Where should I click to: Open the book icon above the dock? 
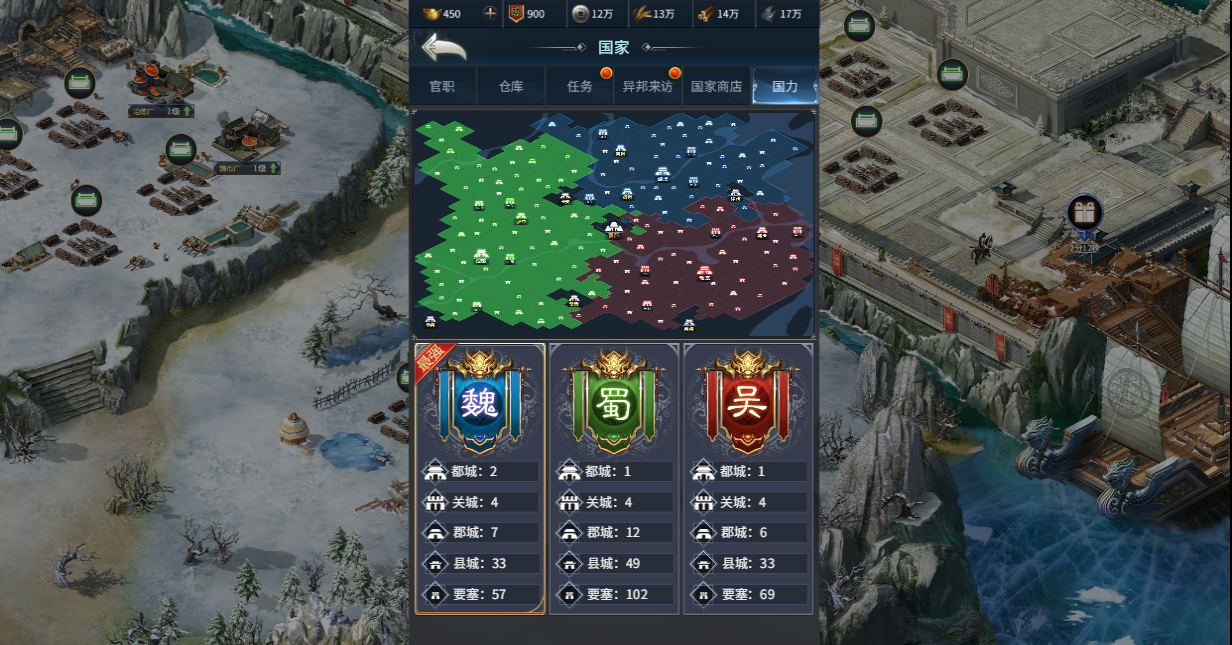tap(1085, 212)
